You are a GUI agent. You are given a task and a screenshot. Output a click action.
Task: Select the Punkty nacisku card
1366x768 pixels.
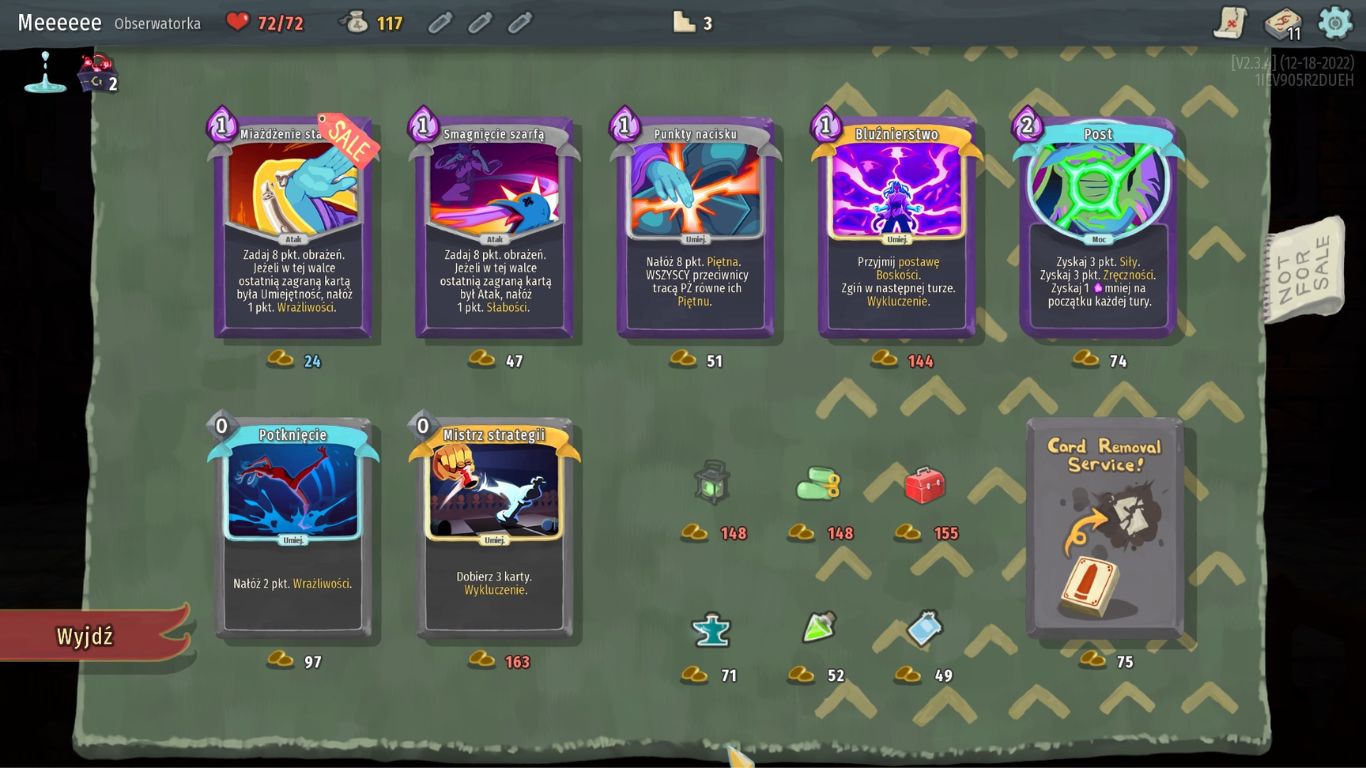point(696,228)
